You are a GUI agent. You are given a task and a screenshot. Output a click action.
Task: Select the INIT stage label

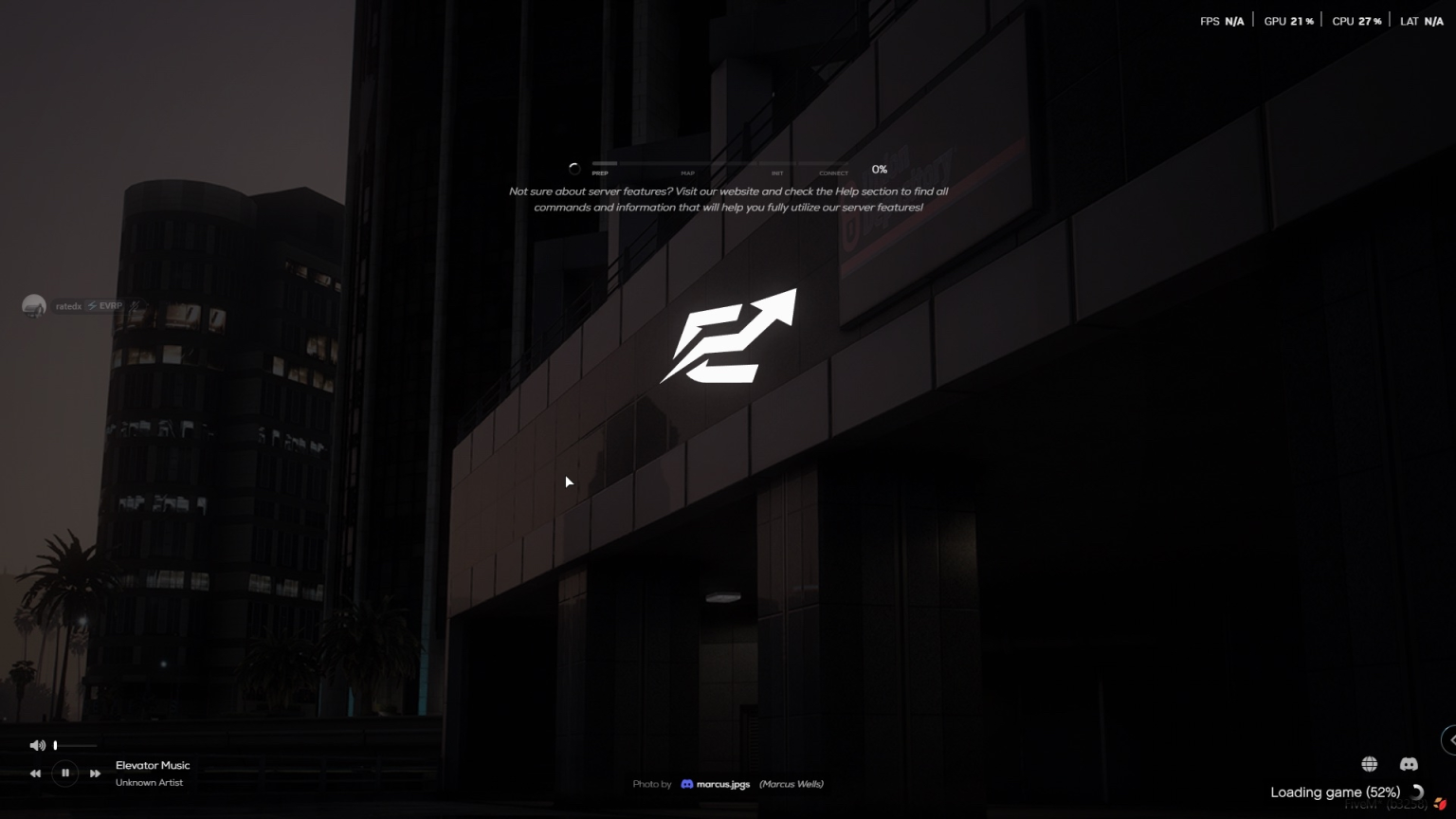[x=777, y=173]
